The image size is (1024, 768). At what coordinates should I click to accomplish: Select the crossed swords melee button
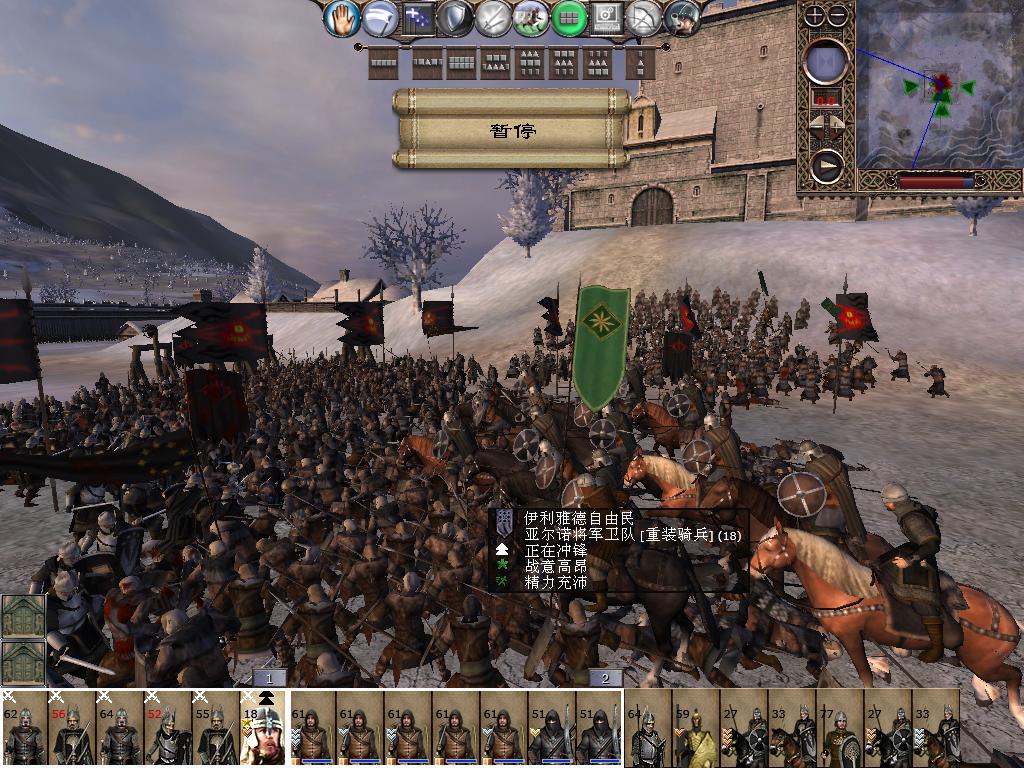494,18
